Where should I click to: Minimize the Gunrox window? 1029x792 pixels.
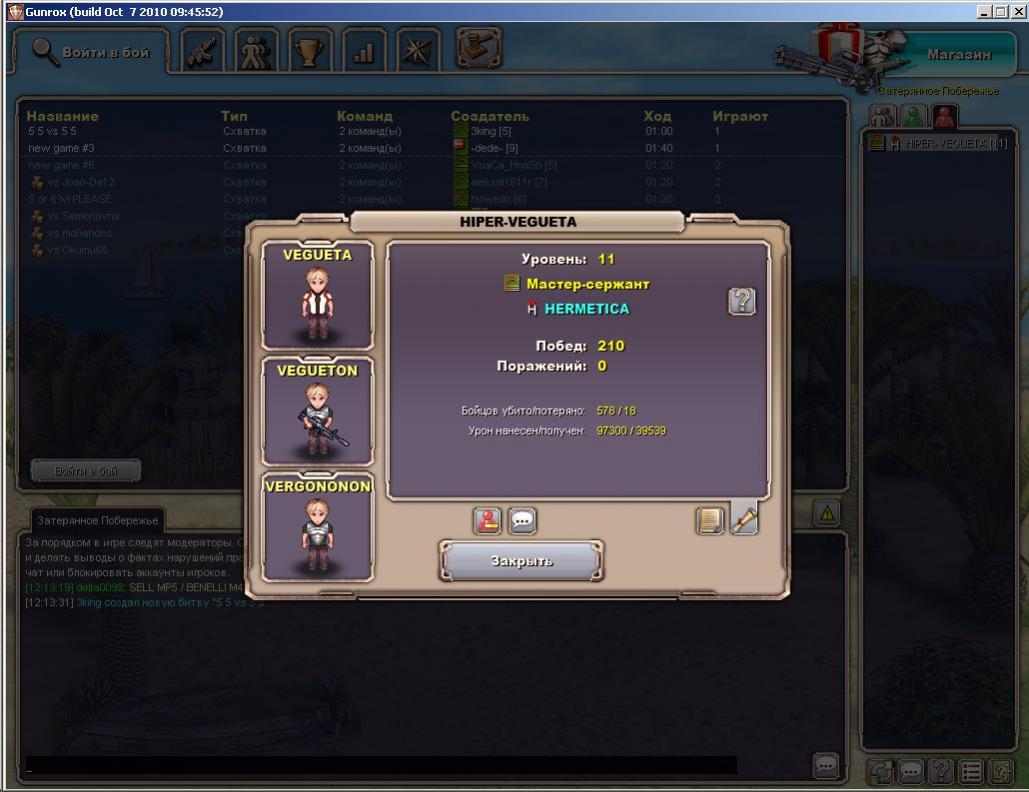(985, 12)
